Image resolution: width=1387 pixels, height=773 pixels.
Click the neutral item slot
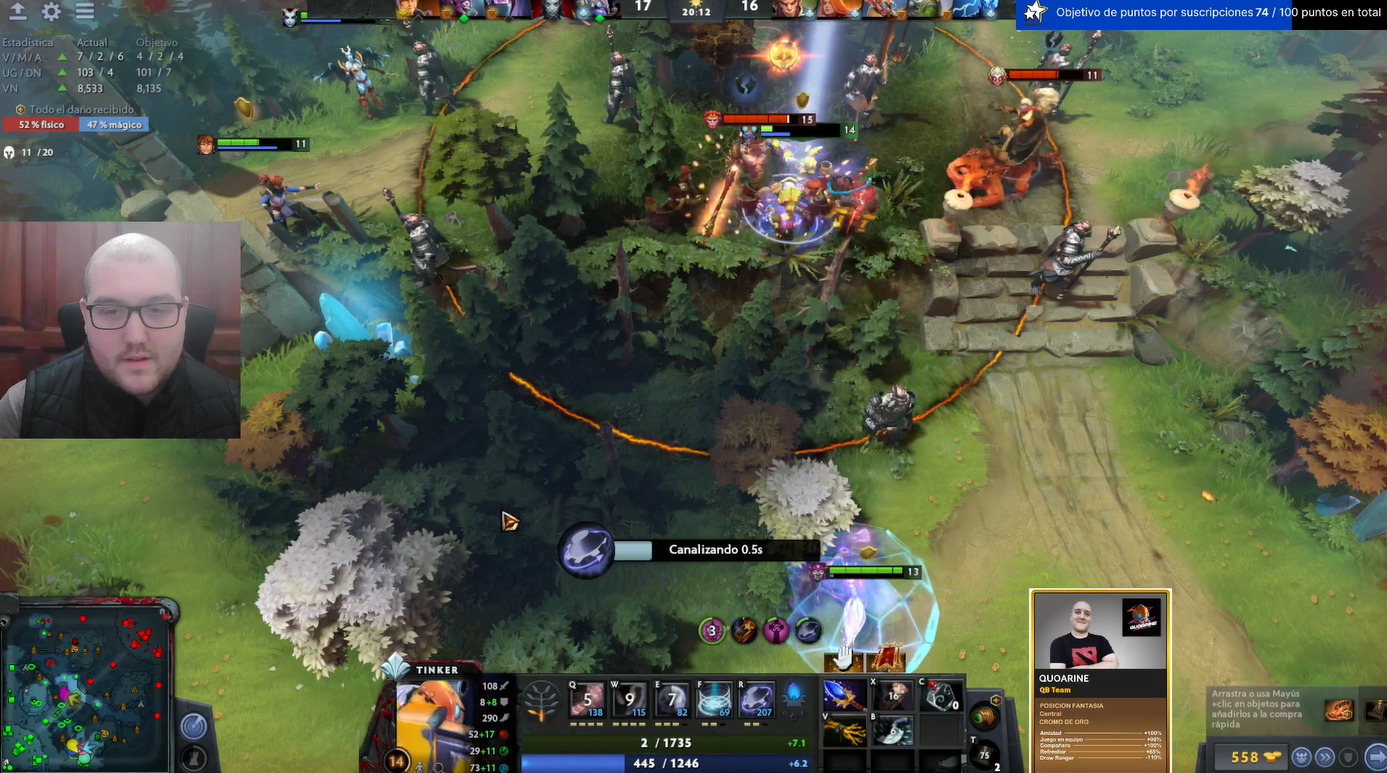click(x=984, y=716)
